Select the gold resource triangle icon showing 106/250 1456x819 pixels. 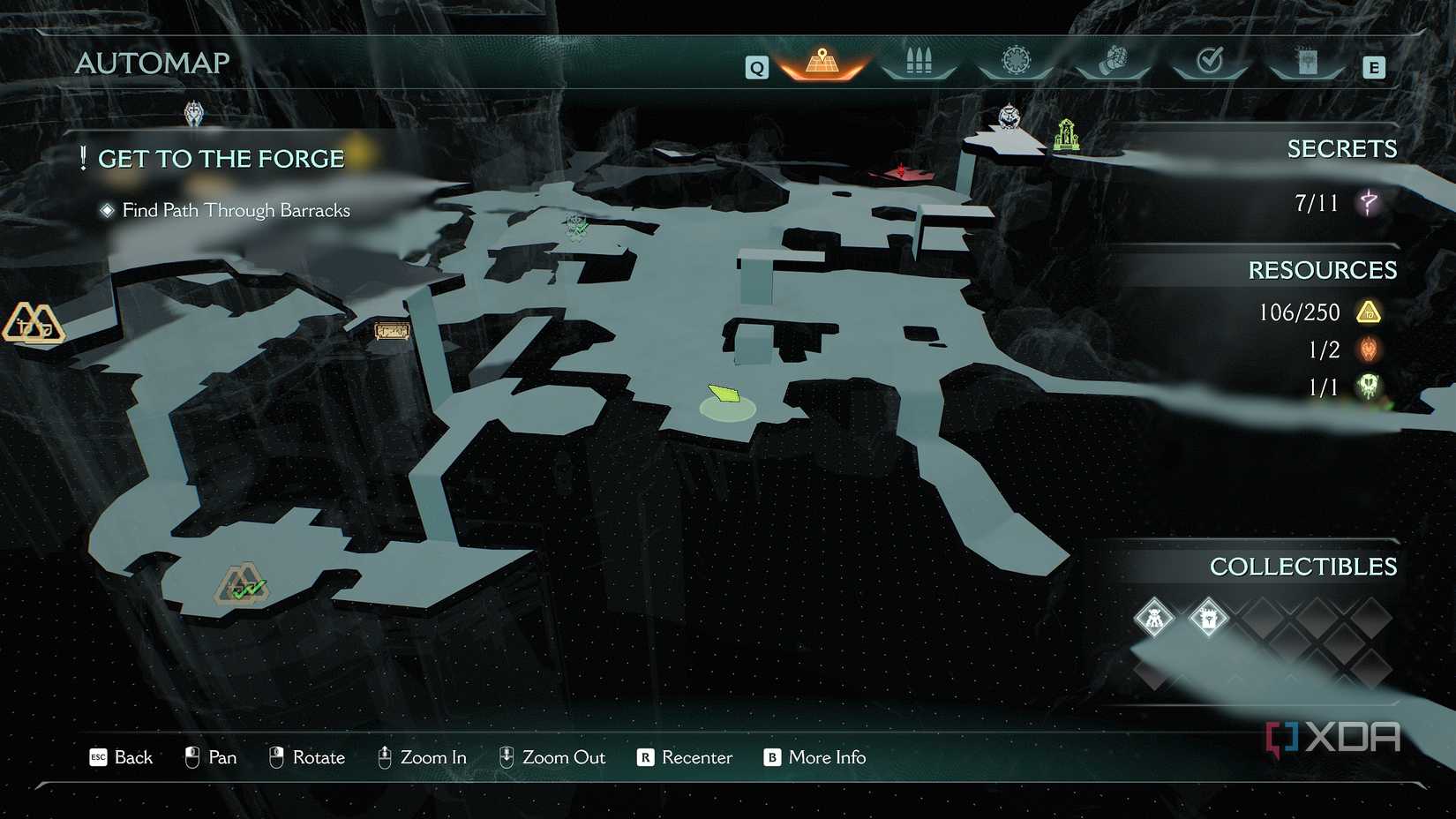[x=1369, y=312]
